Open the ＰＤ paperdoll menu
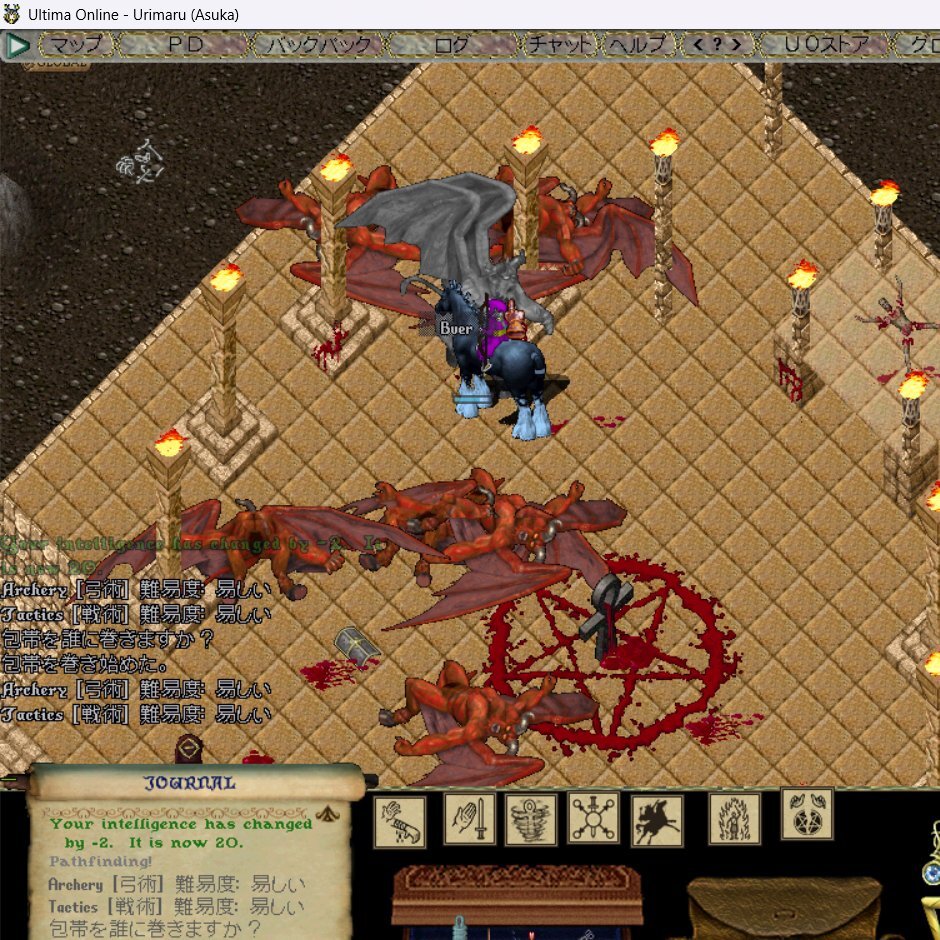Image resolution: width=940 pixels, height=940 pixels. click(x=186, y=45)
